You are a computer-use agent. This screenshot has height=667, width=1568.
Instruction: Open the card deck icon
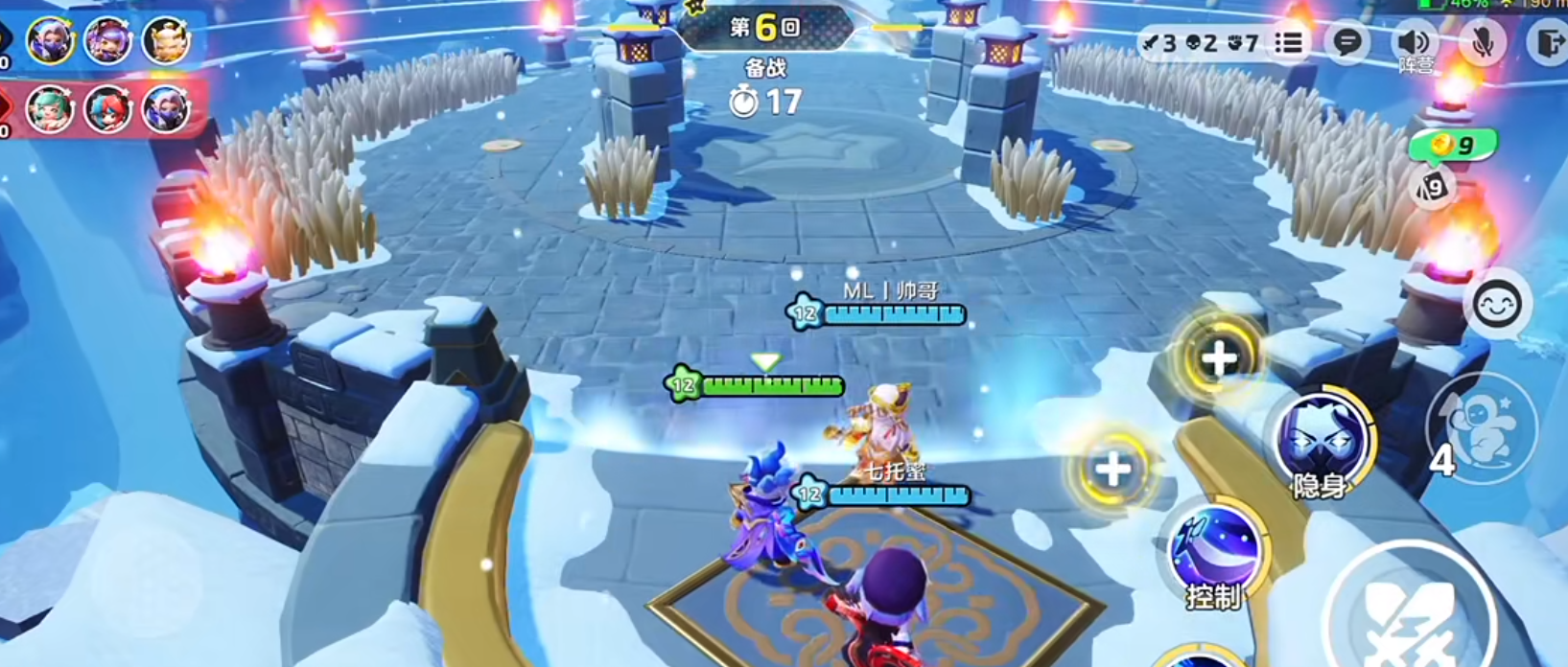click(1434, 187)
